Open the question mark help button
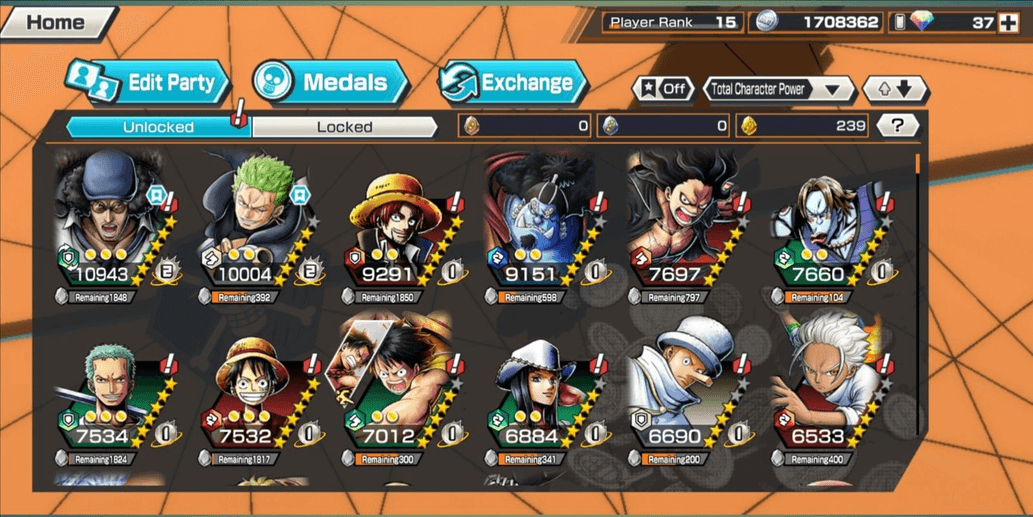The width and height of the screenshot is (1033, 517). tap(897, 125)
